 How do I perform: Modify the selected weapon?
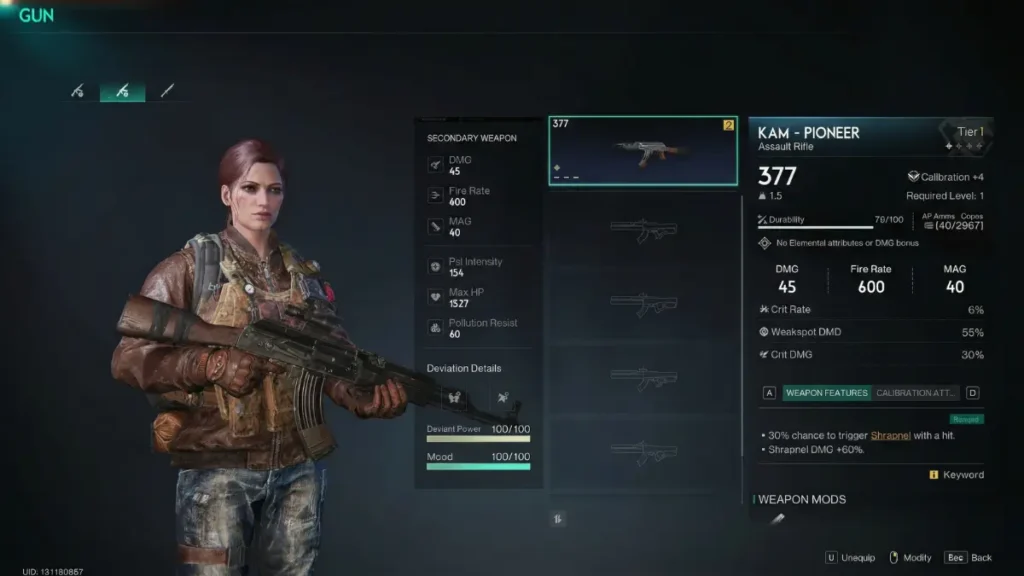coord(908,557)
